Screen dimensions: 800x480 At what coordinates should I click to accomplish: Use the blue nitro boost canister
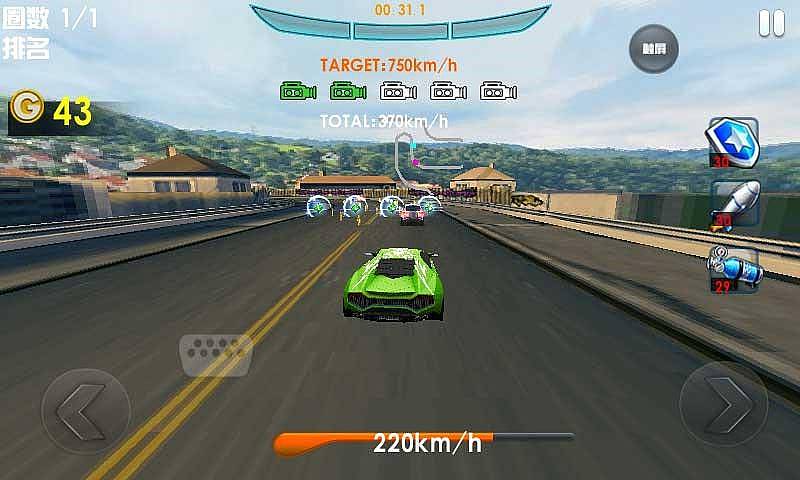click(733, 268)
